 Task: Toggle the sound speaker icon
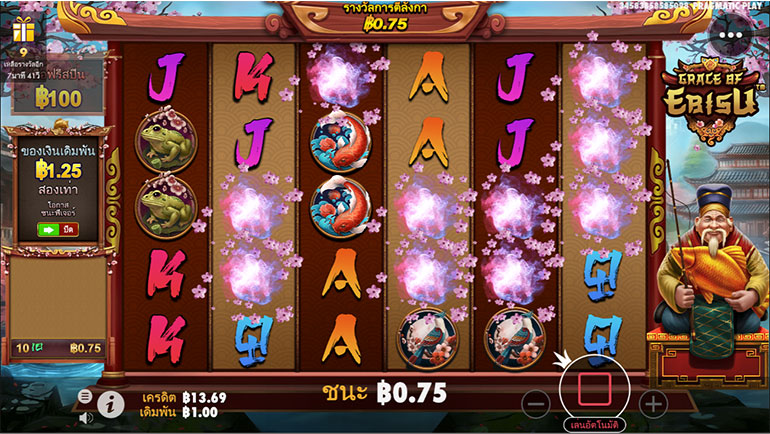[85, 416]
